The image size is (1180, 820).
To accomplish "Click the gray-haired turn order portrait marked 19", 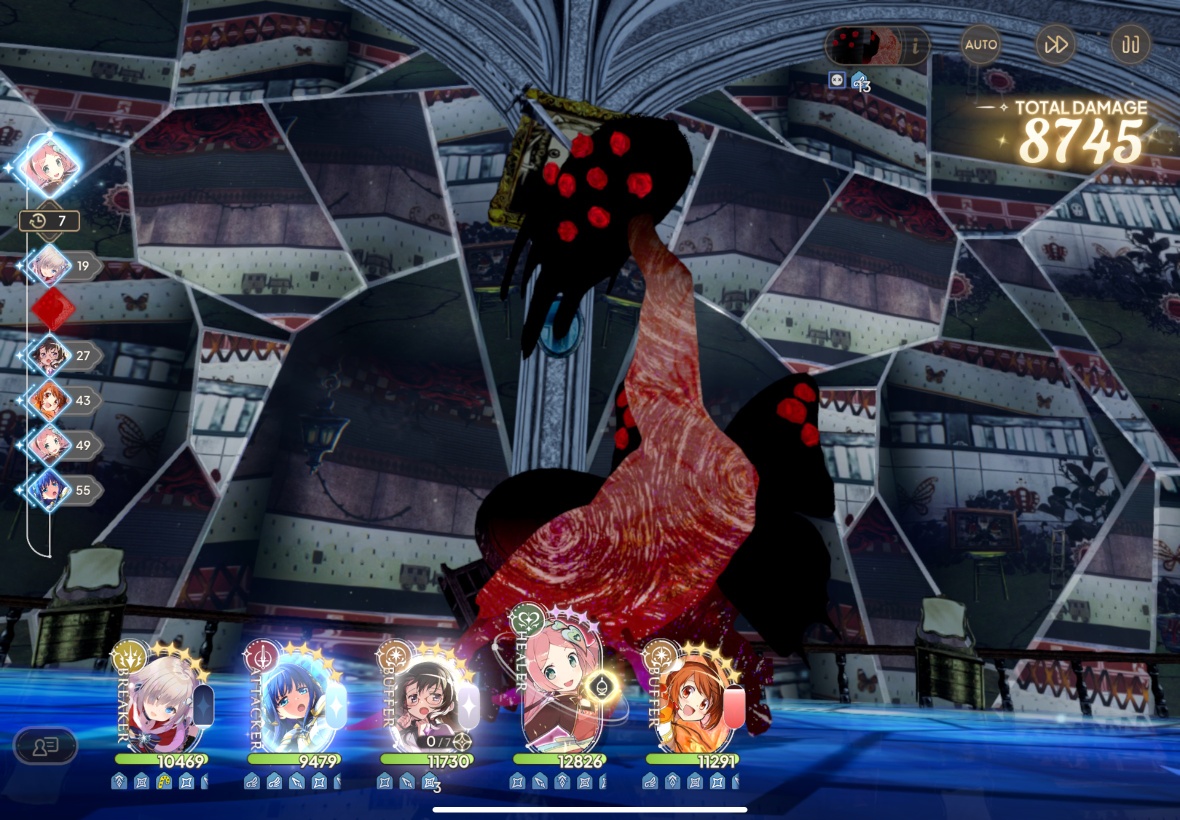I will (x=48, y=266).
